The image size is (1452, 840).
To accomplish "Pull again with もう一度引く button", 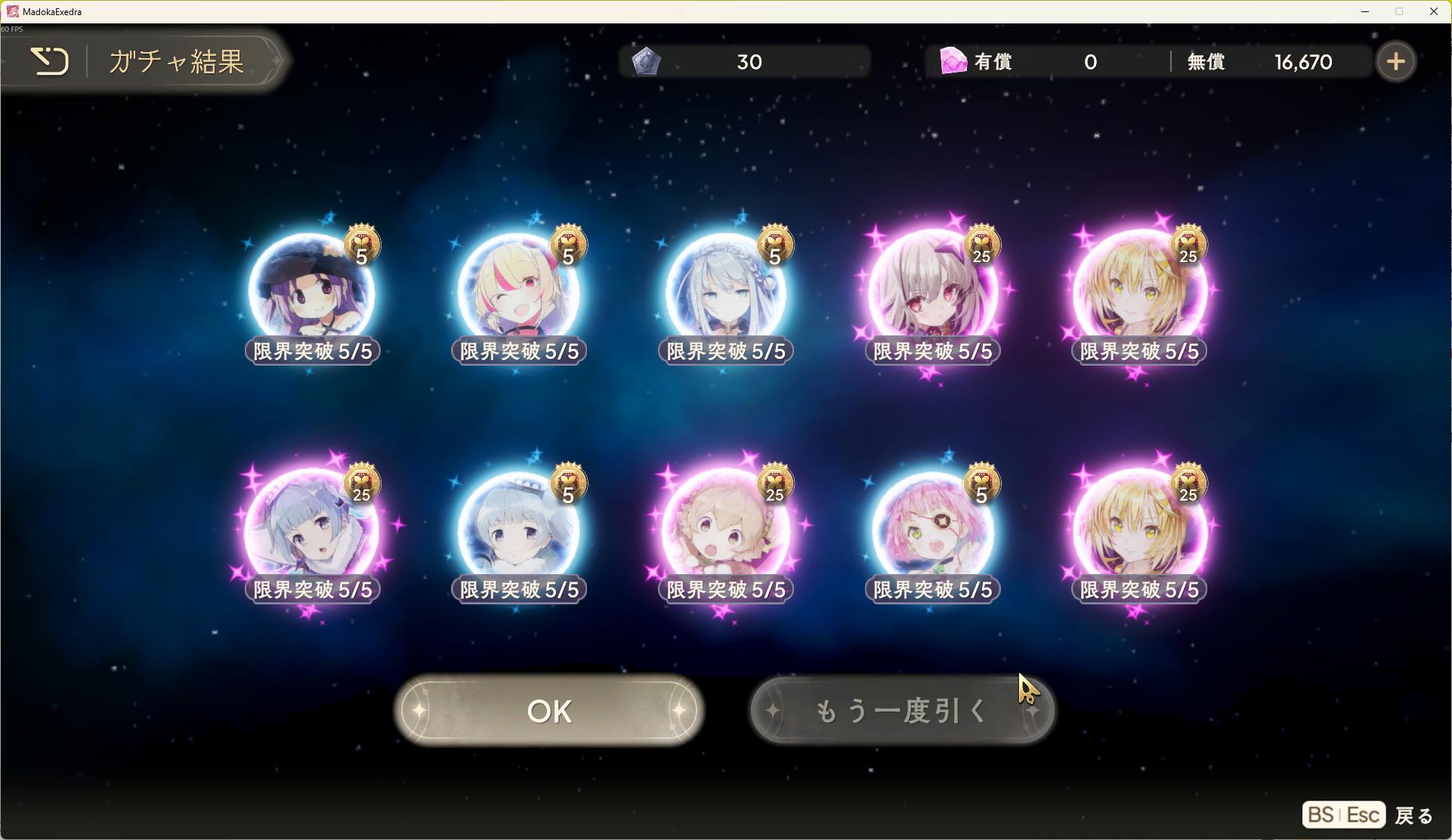I will point(902,711).
